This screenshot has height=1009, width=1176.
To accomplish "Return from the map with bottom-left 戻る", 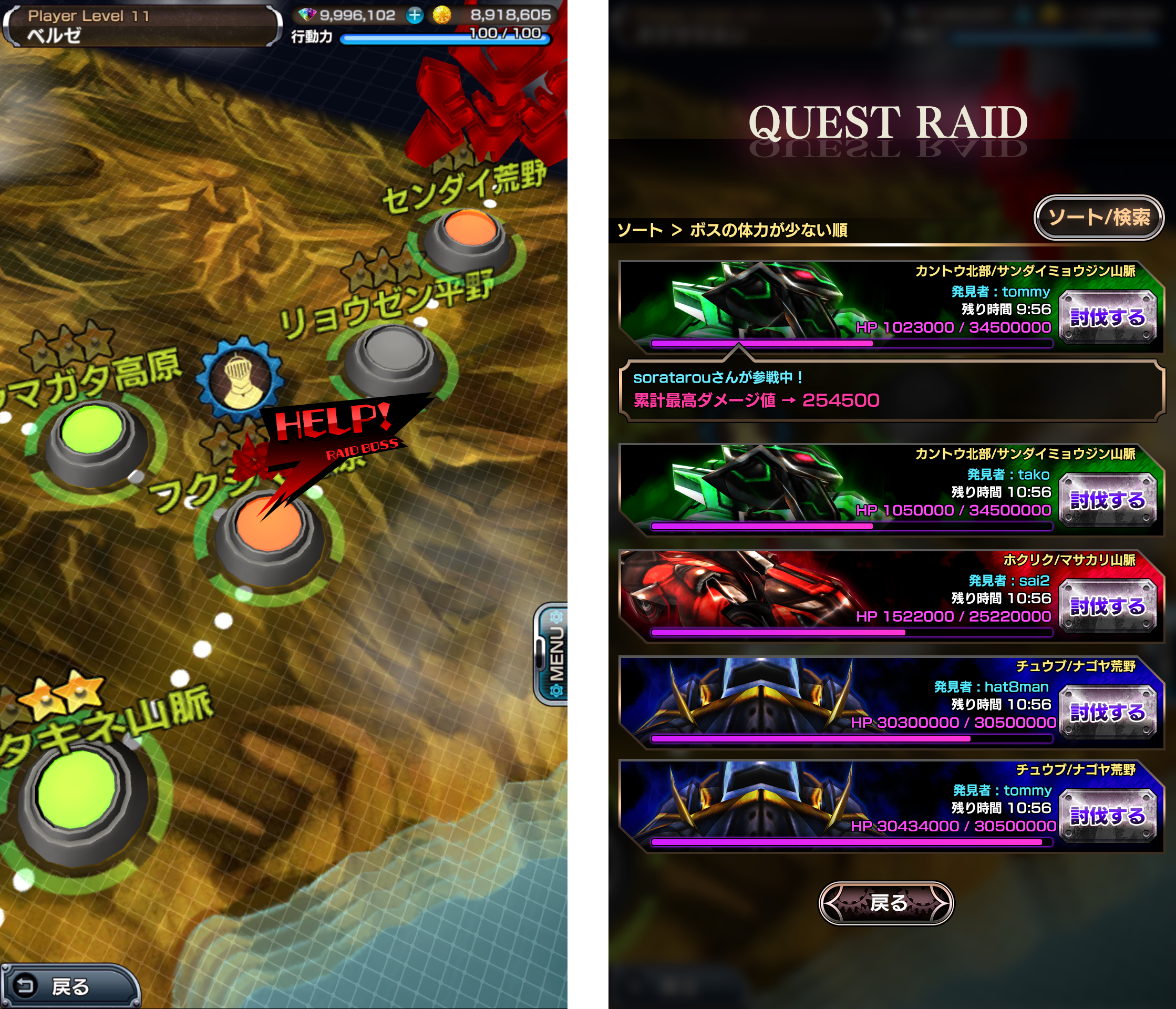I will [x=69, y=986].
